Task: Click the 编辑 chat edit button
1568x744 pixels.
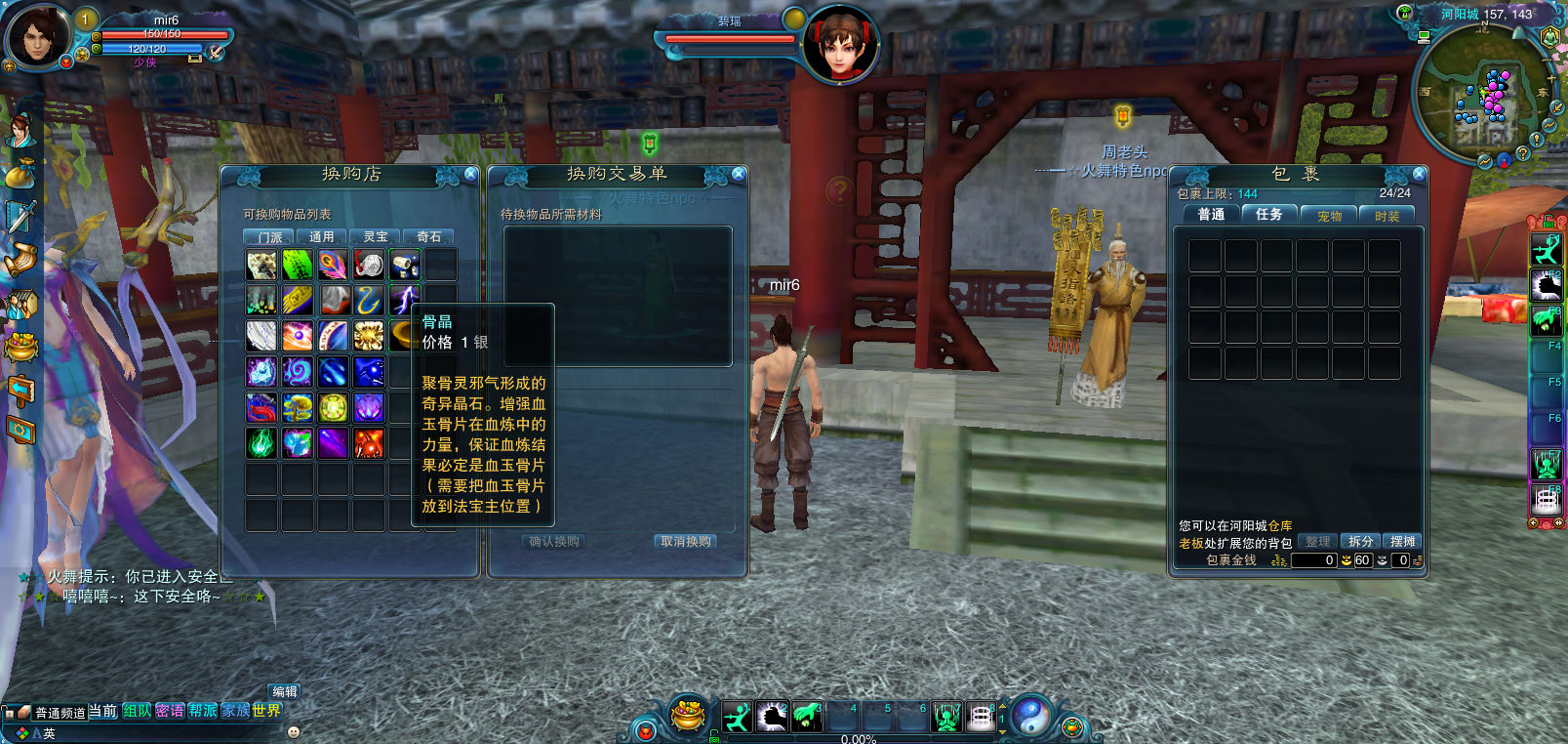Action: click(x=285, y=691)
